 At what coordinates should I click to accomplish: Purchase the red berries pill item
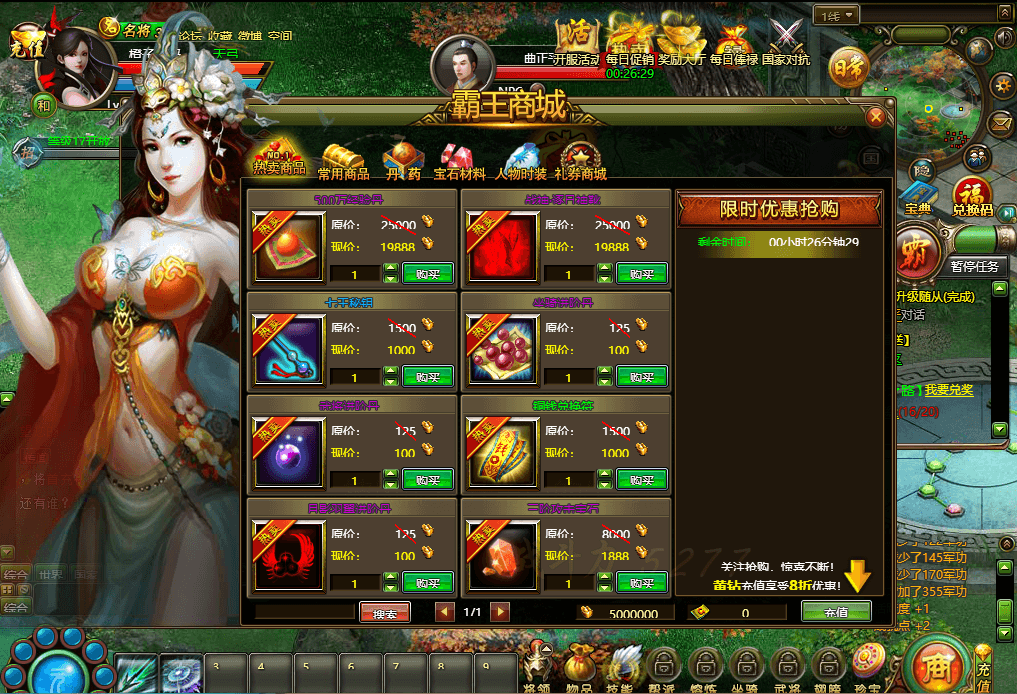pos(641,376)
